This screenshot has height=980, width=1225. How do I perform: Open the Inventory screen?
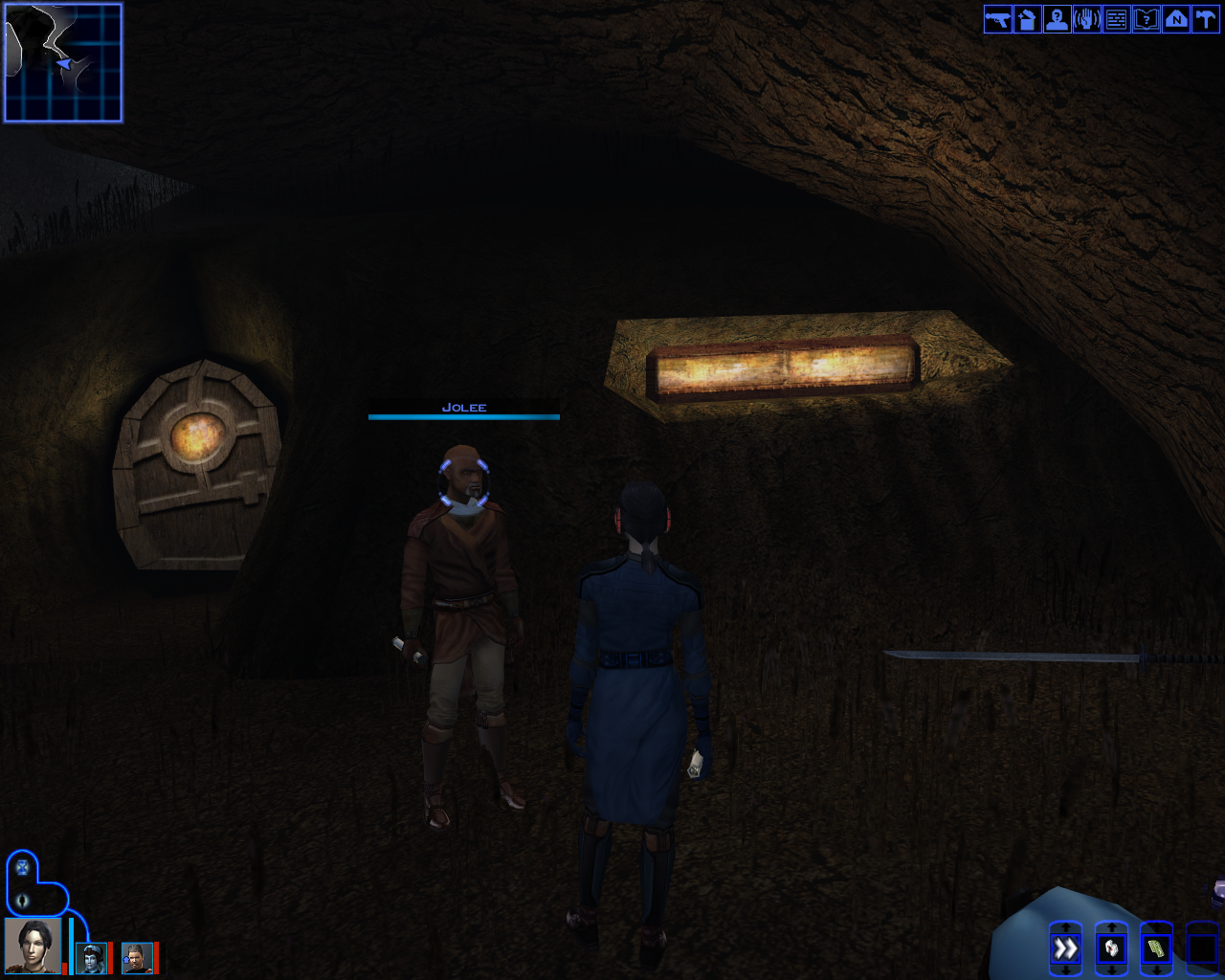(1027, 19)
